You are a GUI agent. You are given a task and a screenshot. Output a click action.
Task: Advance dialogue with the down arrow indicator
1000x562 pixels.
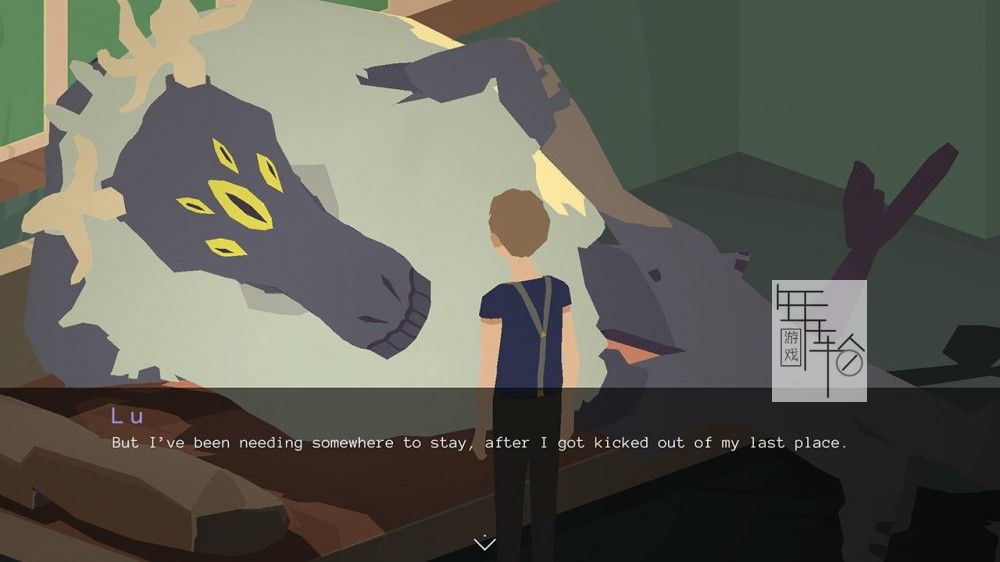click(484, 543)
